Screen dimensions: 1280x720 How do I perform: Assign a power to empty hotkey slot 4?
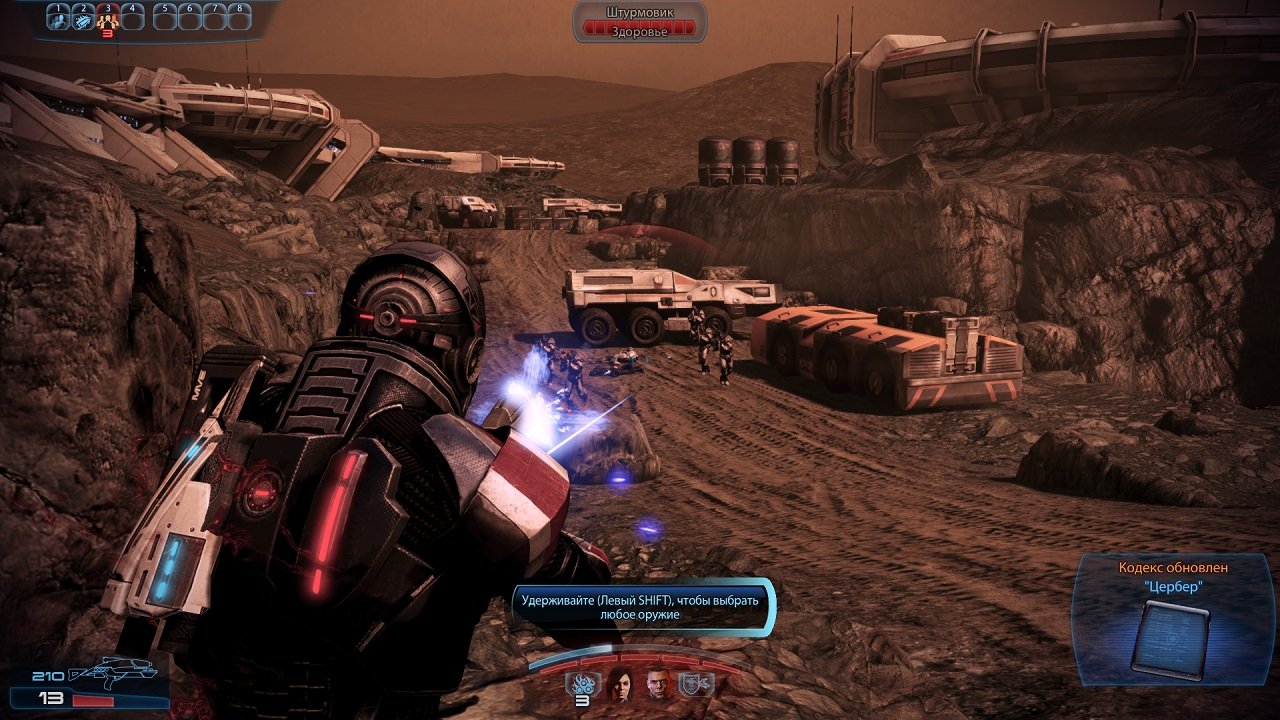click(133, 18)
